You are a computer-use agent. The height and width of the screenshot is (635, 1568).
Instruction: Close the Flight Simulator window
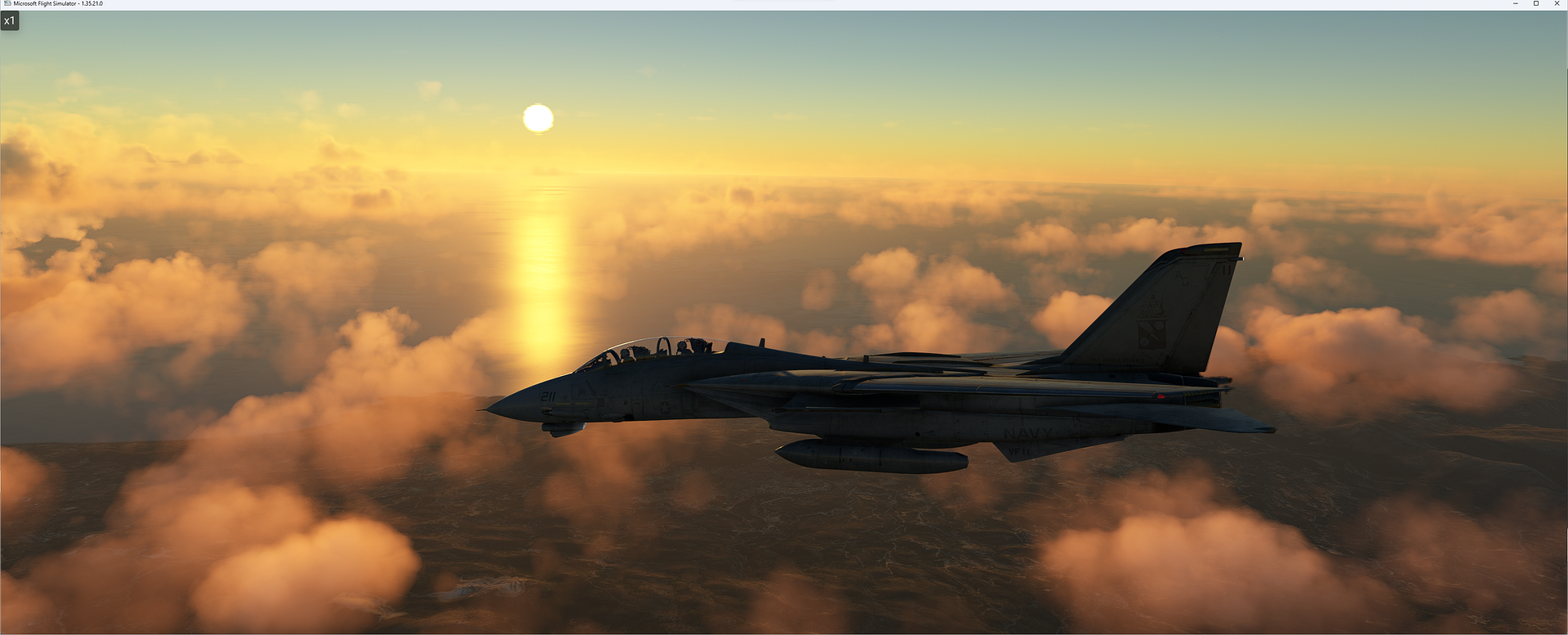[x=1558, y=3]
